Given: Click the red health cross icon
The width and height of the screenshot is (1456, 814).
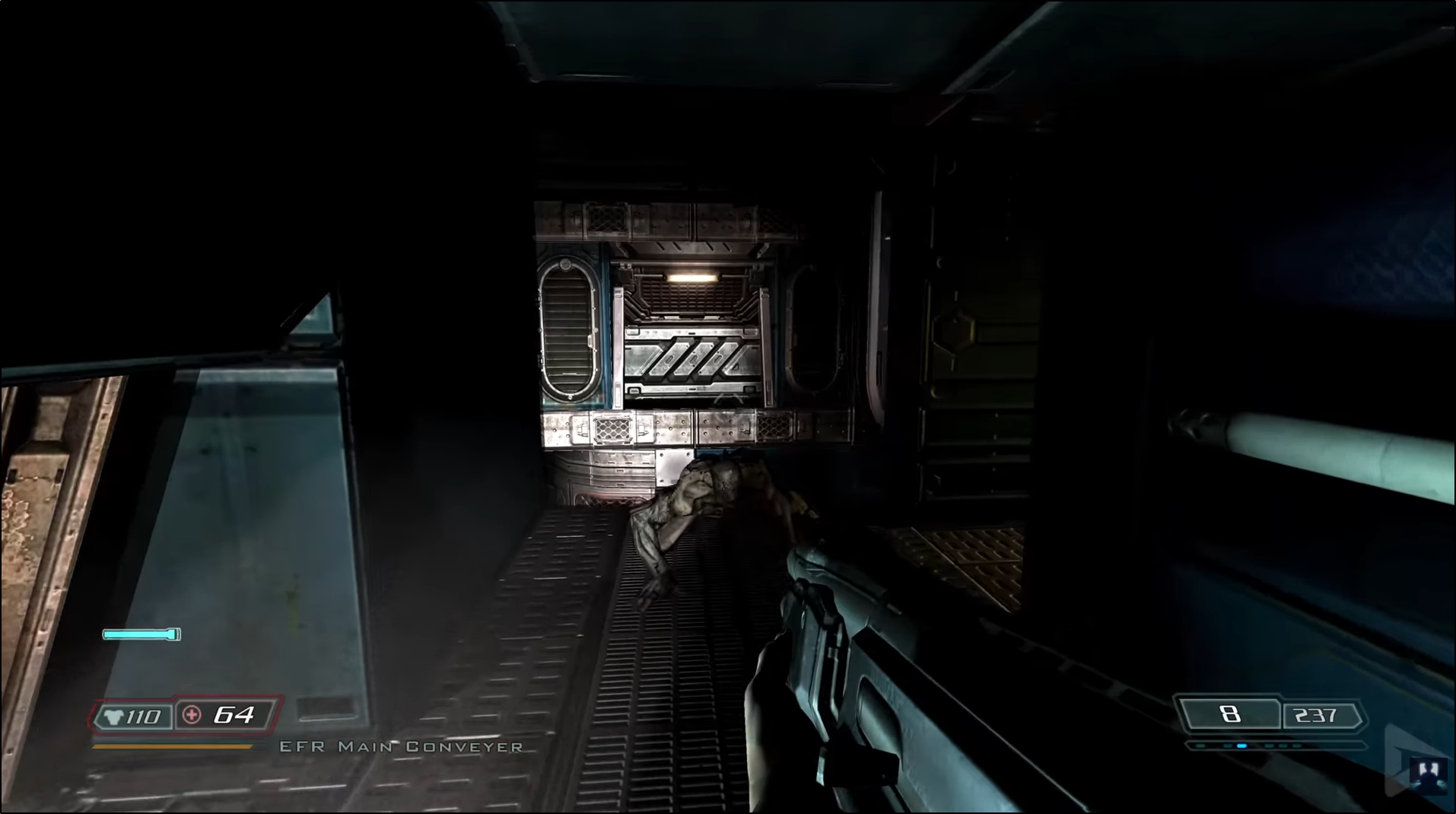Looking at the screenshot, I should (192, 716).
